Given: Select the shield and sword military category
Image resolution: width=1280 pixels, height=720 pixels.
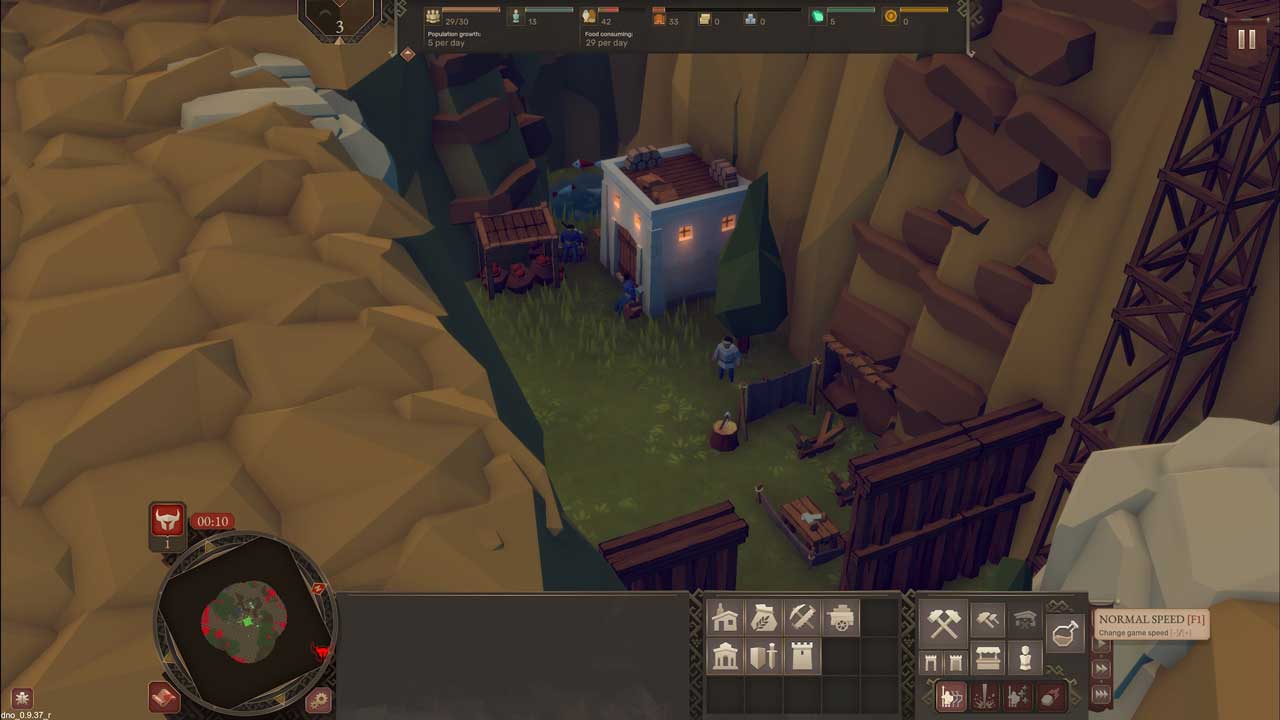Looking at the screenshot, I should pyautogui.click(x=764, y=657).
